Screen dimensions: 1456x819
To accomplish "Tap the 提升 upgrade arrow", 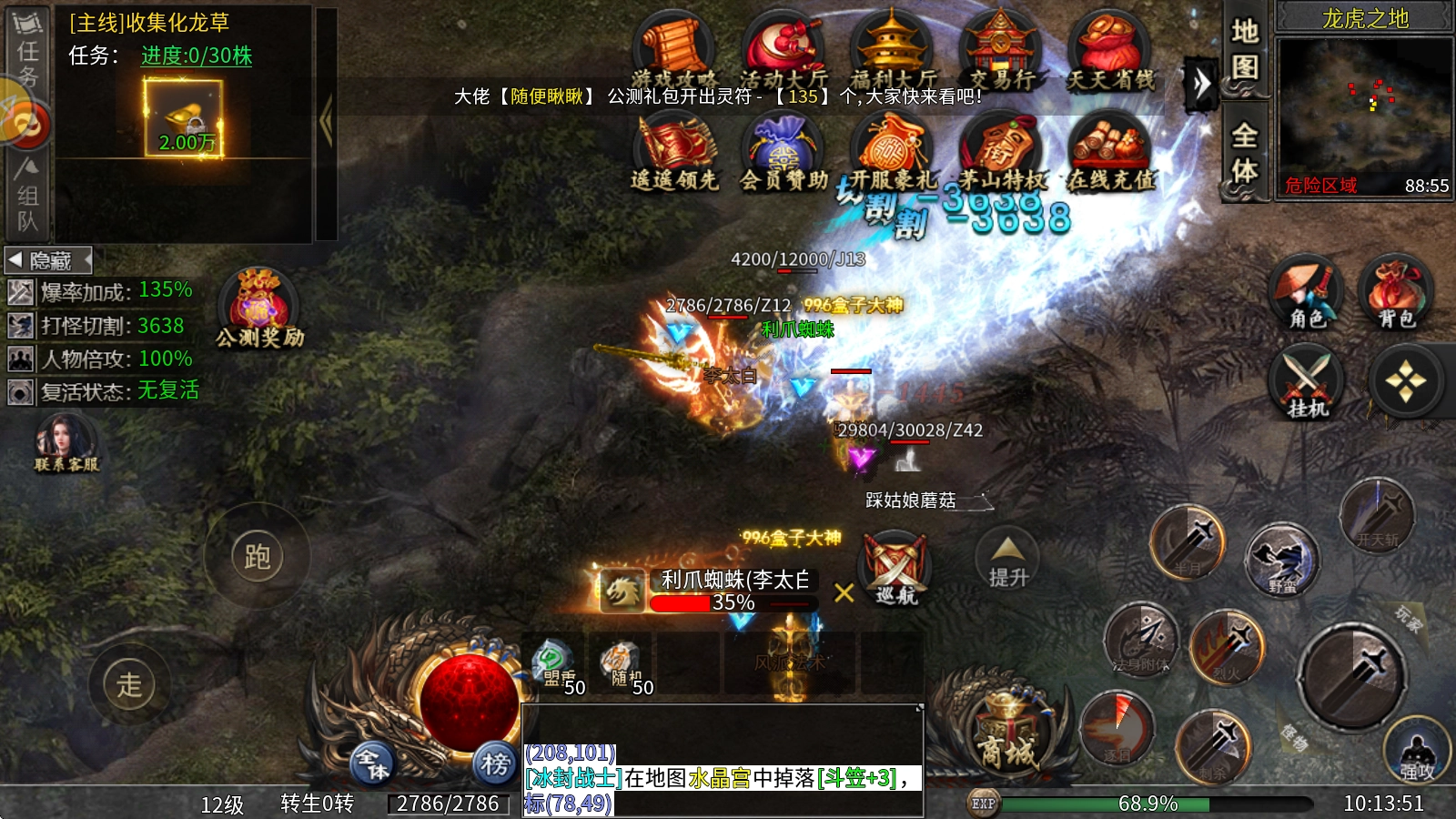I will (1008, 561).
